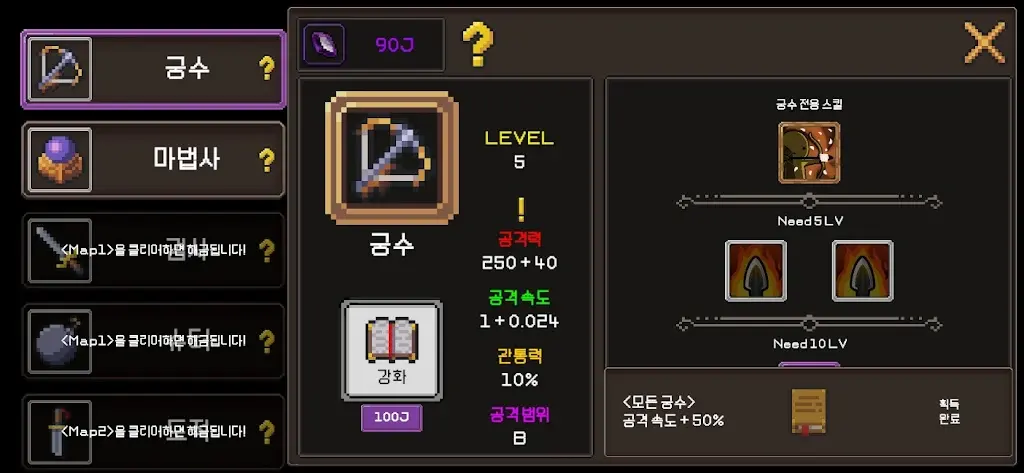Tap the yellow exclamation mark alert
This screenshot has width=1024, height=473.
(x=520, y=209)
